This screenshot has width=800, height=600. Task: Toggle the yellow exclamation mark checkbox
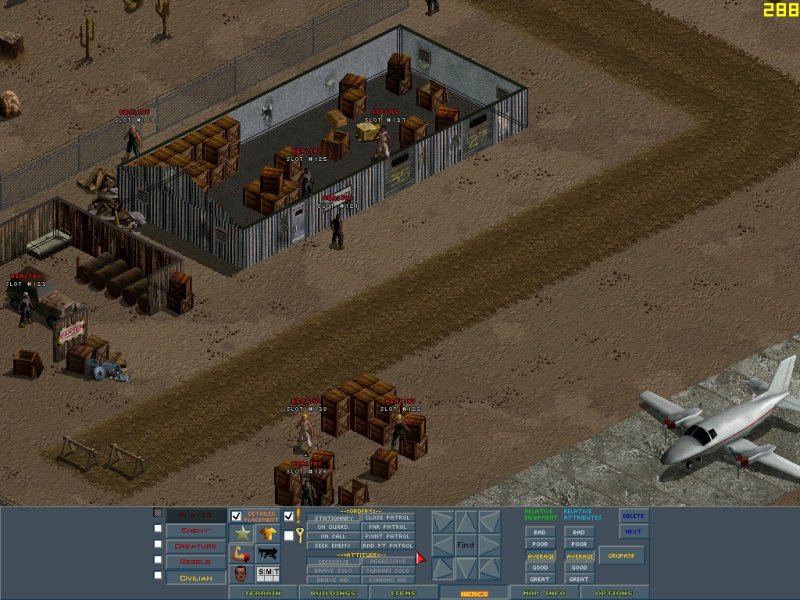(289, 516)
